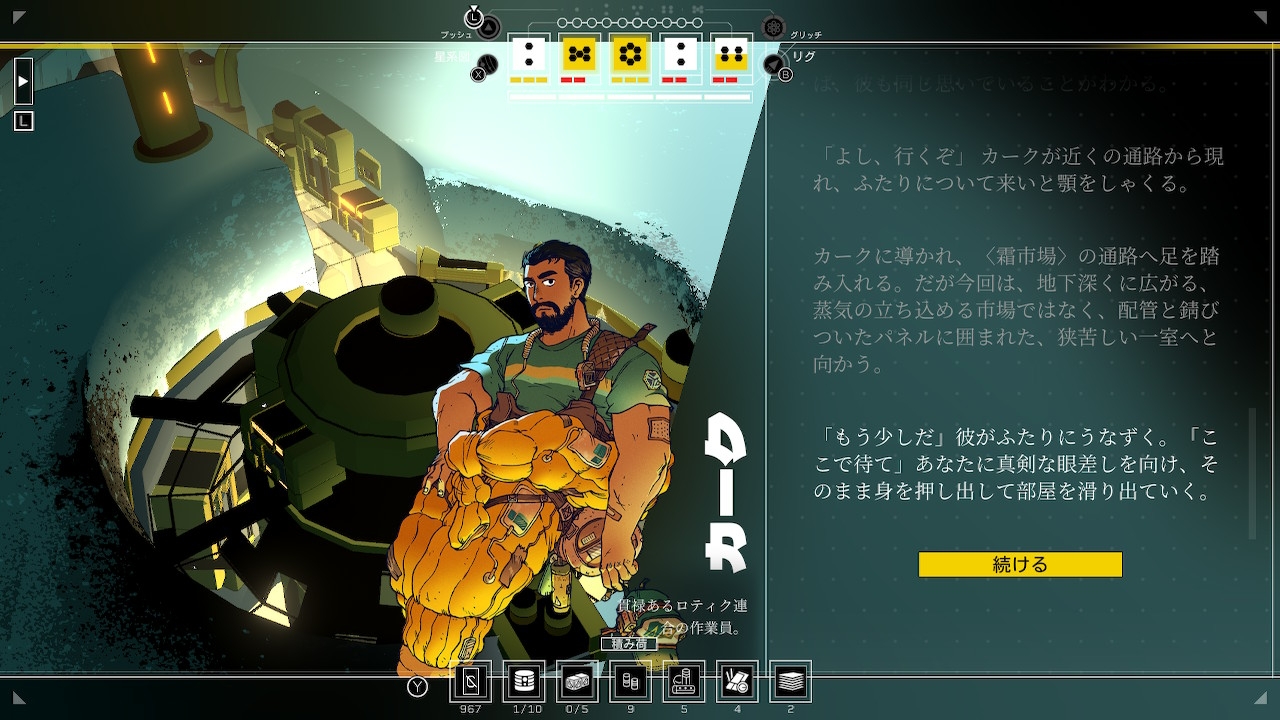The height and width of the screenshot is (720, 1280).
Task: Select the stacked sheets cargo slot
Action: coord(790,682)
